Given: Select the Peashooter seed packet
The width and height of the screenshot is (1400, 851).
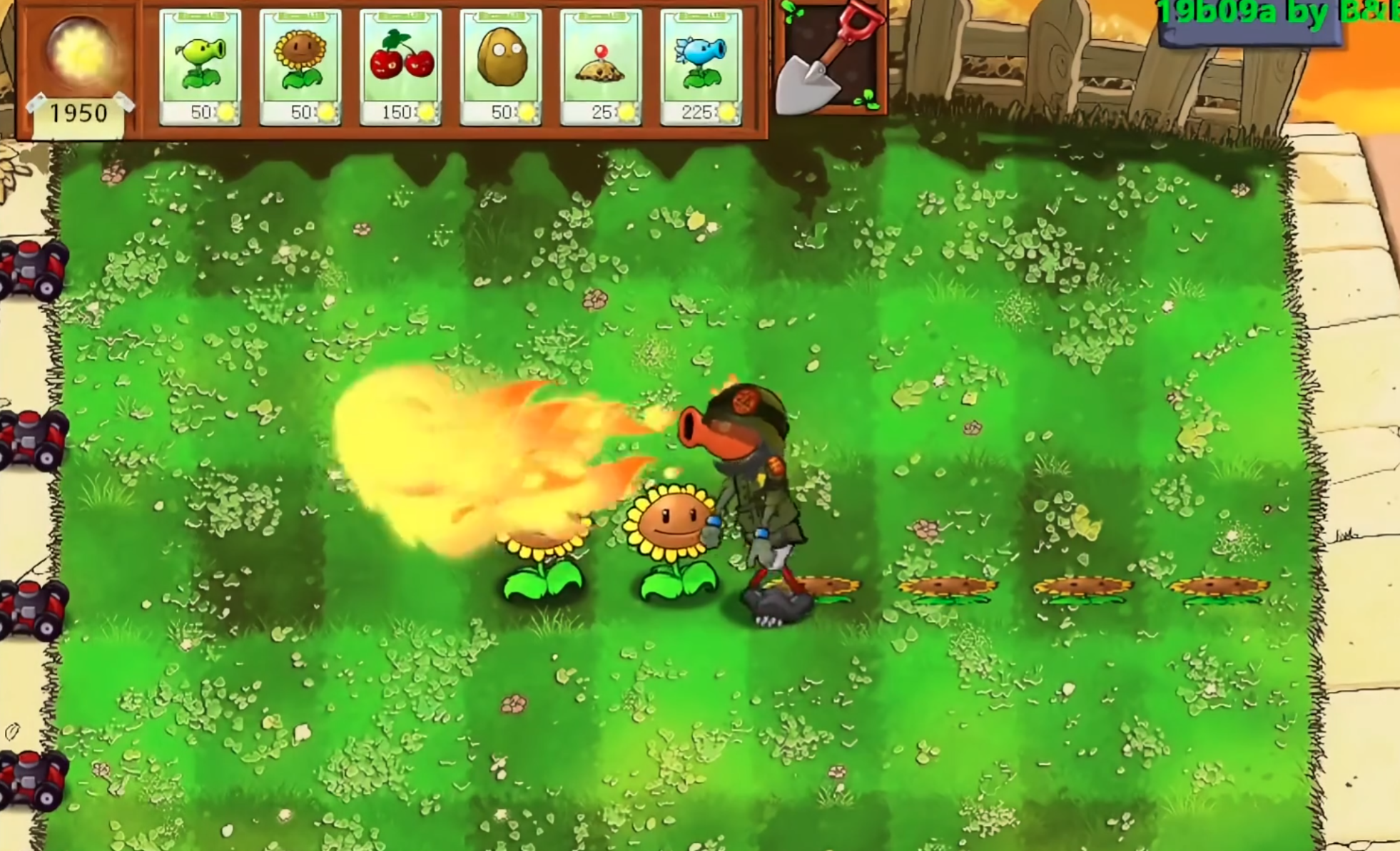Looking at the screenshot, I should (x=201, y=68).
